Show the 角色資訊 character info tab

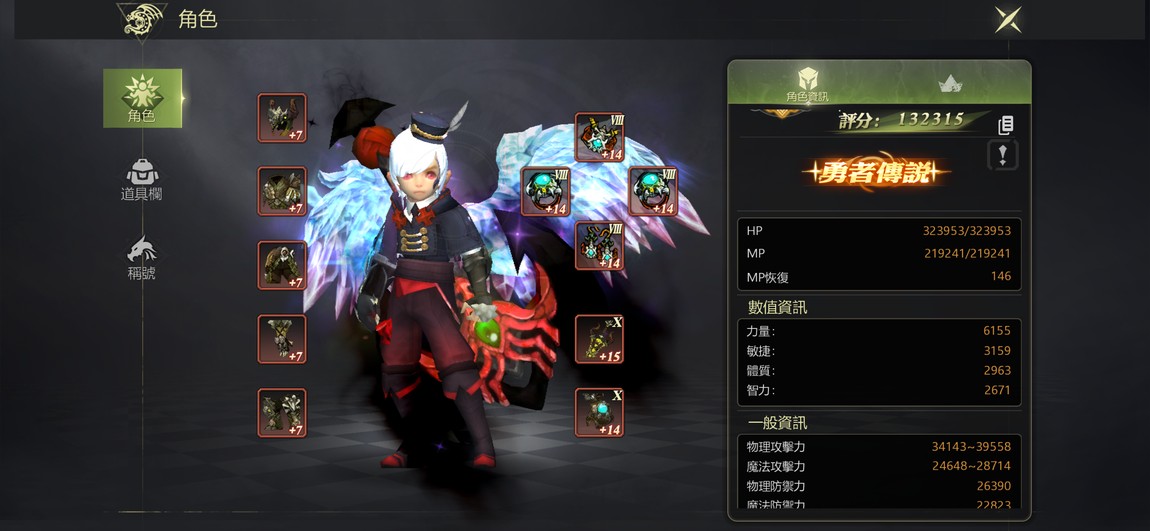808,84
